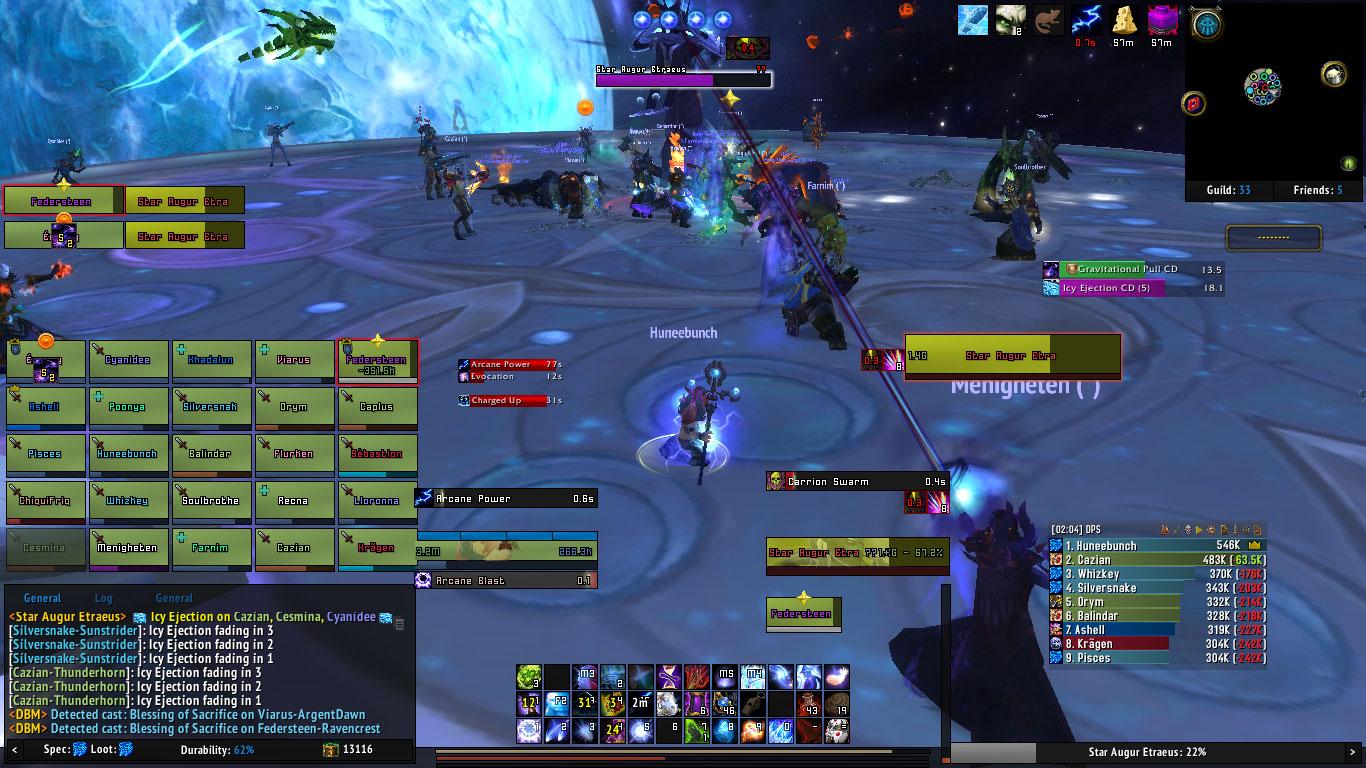Click the cheese buff icon

point(1125,20)
